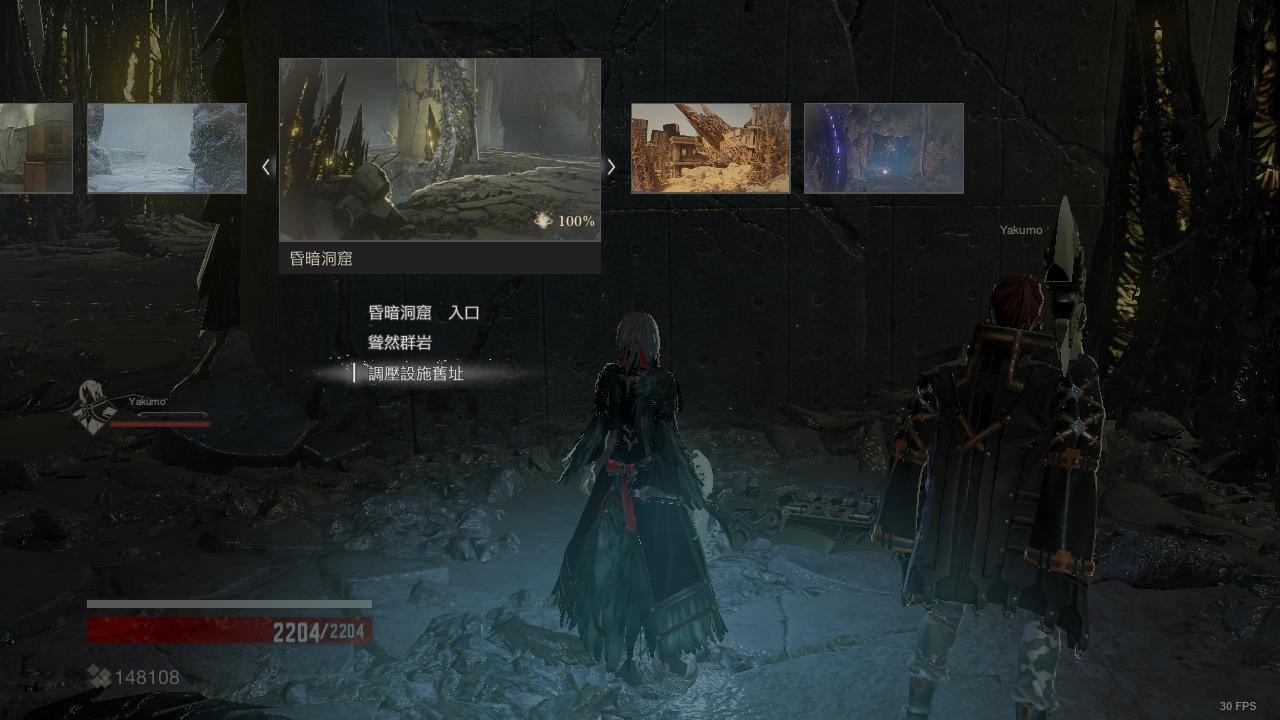
Task: Click the diamond haze icon beside 148108
Action: [98, 677]
